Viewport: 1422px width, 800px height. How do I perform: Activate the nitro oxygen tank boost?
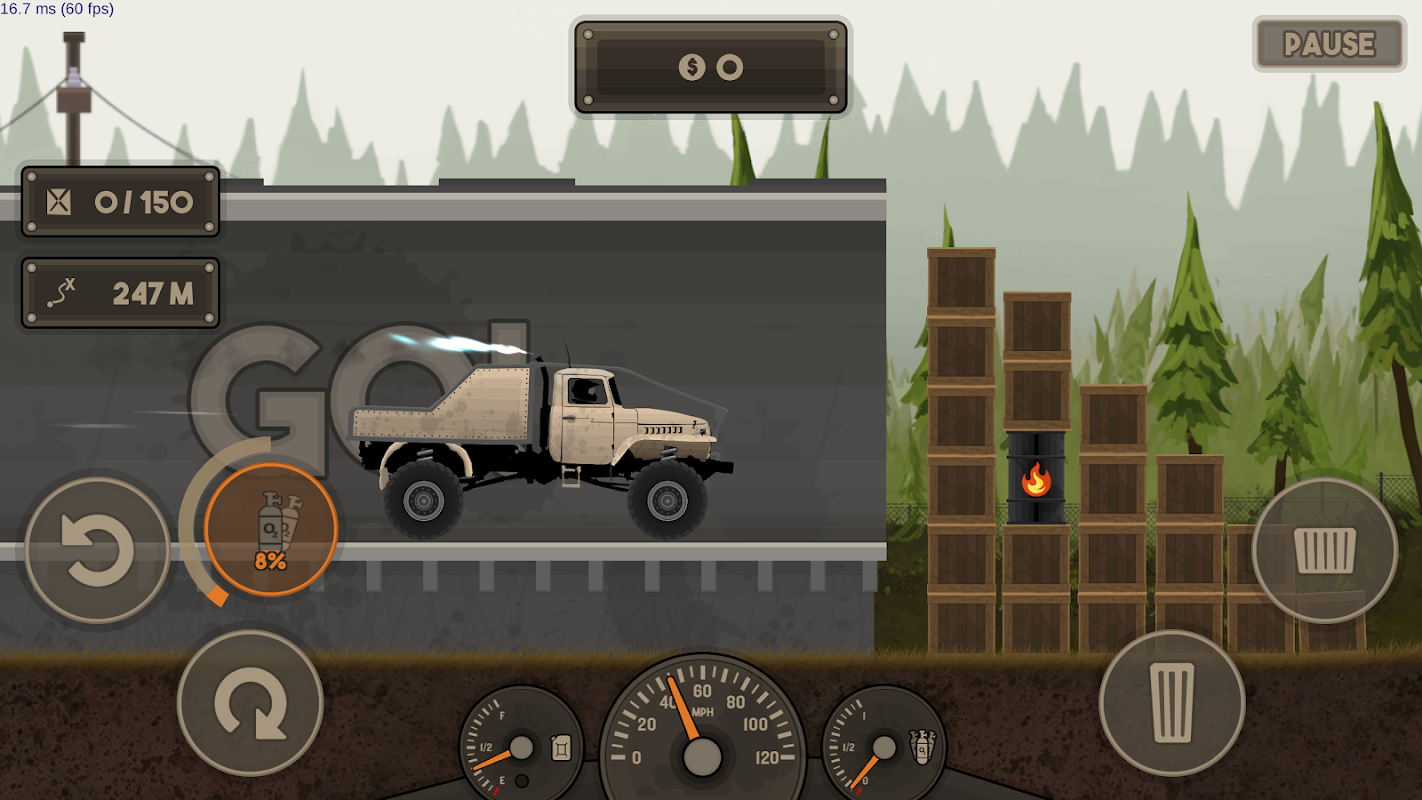271,530
